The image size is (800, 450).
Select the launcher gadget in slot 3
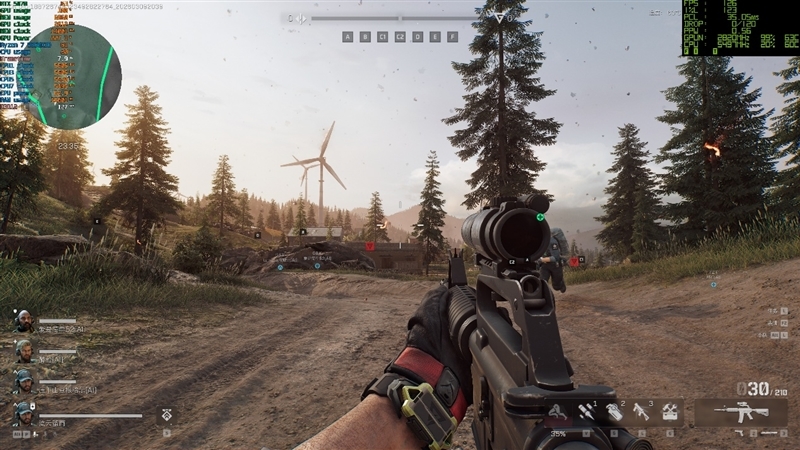[x=642, y=411]
